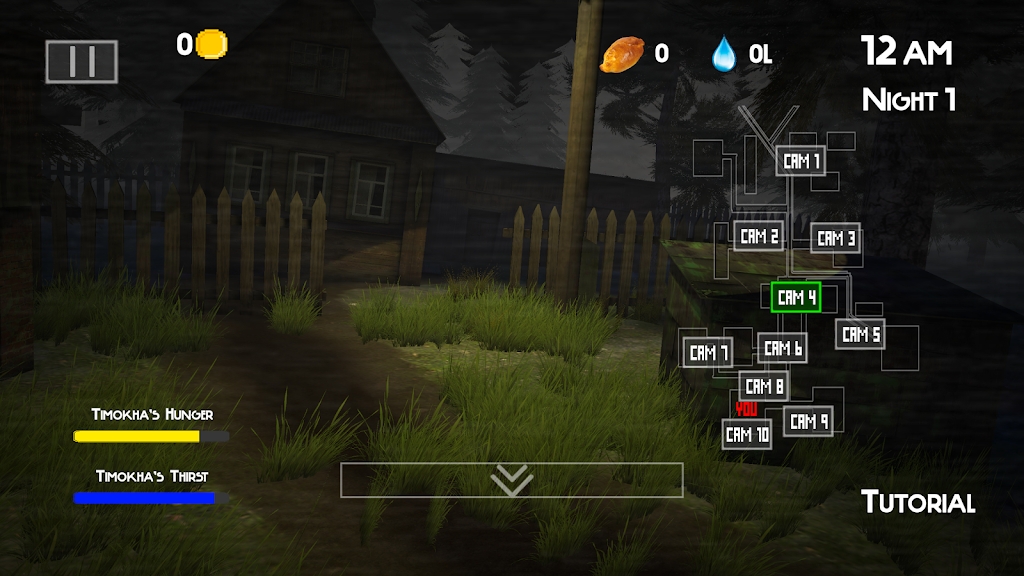
Task: Select CAM 9 on the map
Action: pos(808,422)
